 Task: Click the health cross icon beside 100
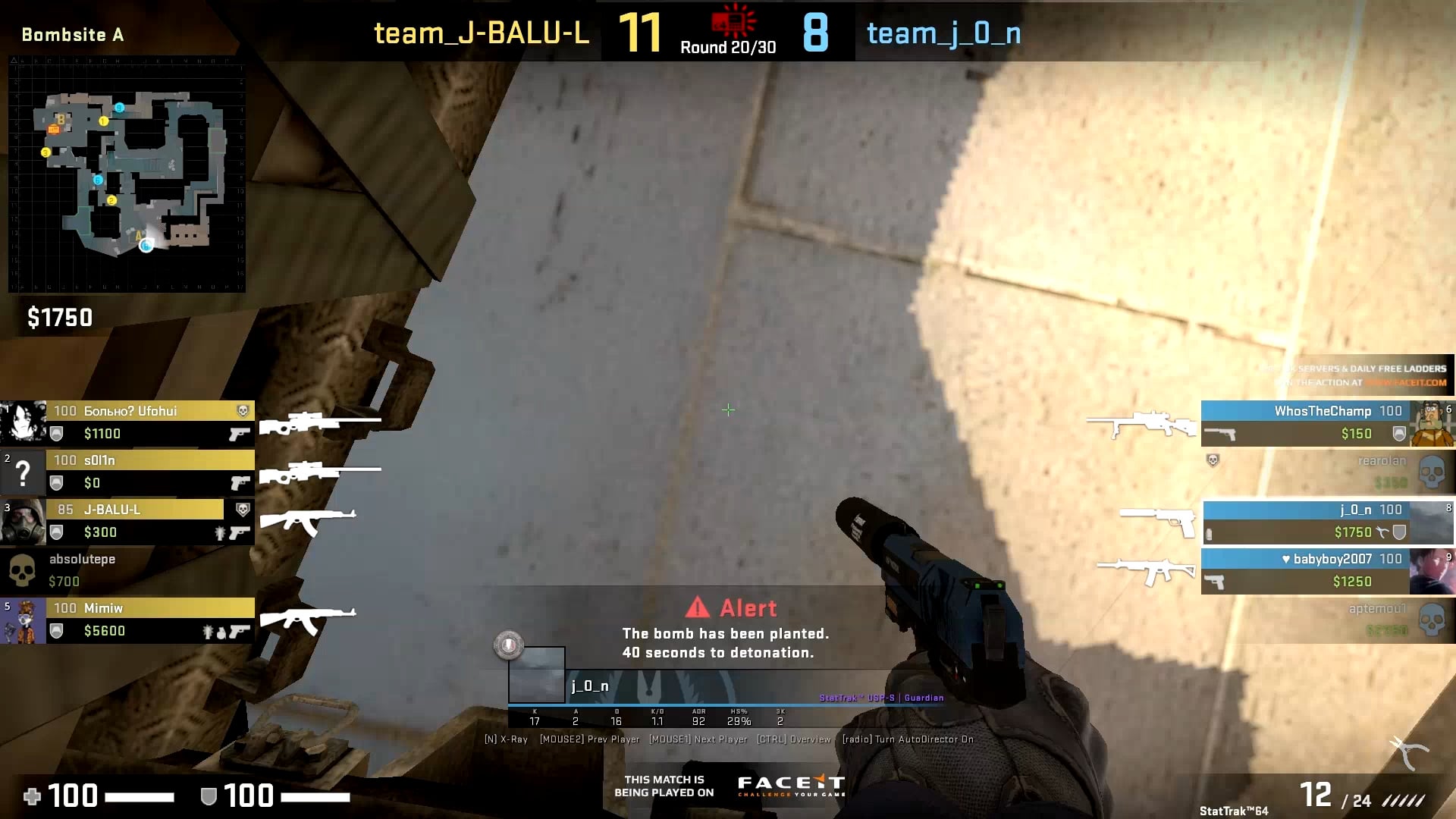30,797
